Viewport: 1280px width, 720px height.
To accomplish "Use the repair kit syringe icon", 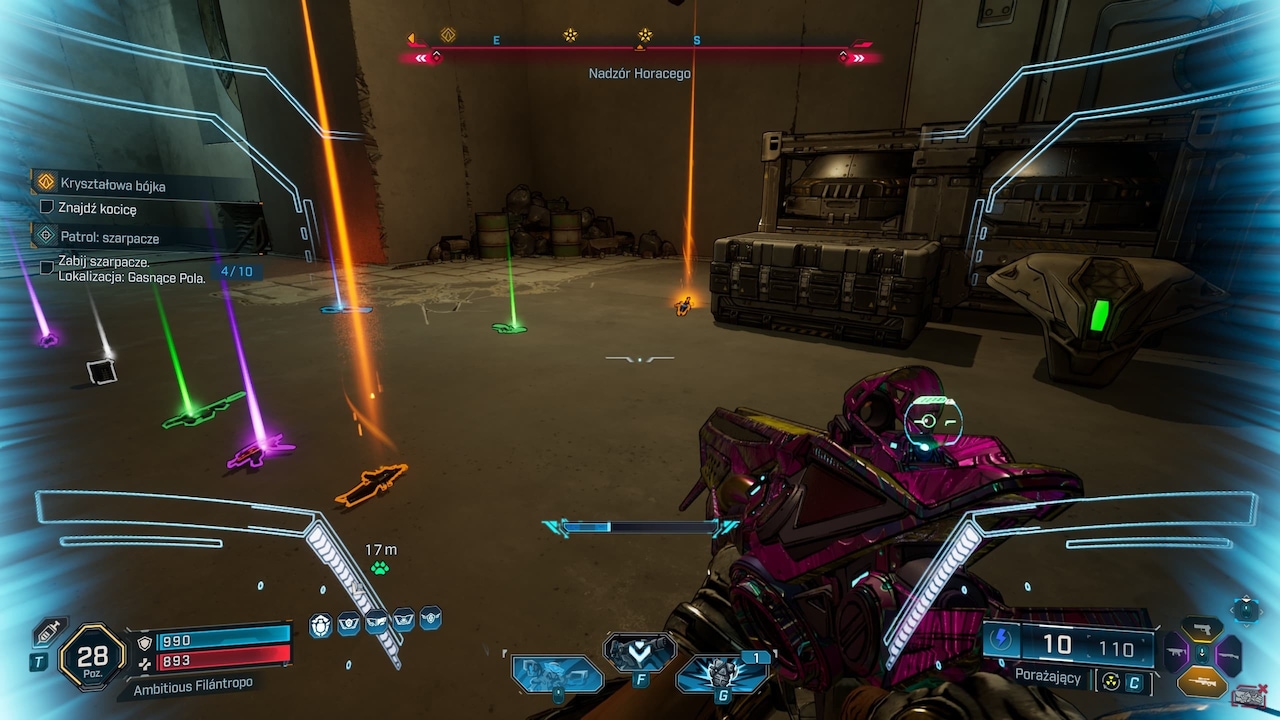I will (48, 633).
